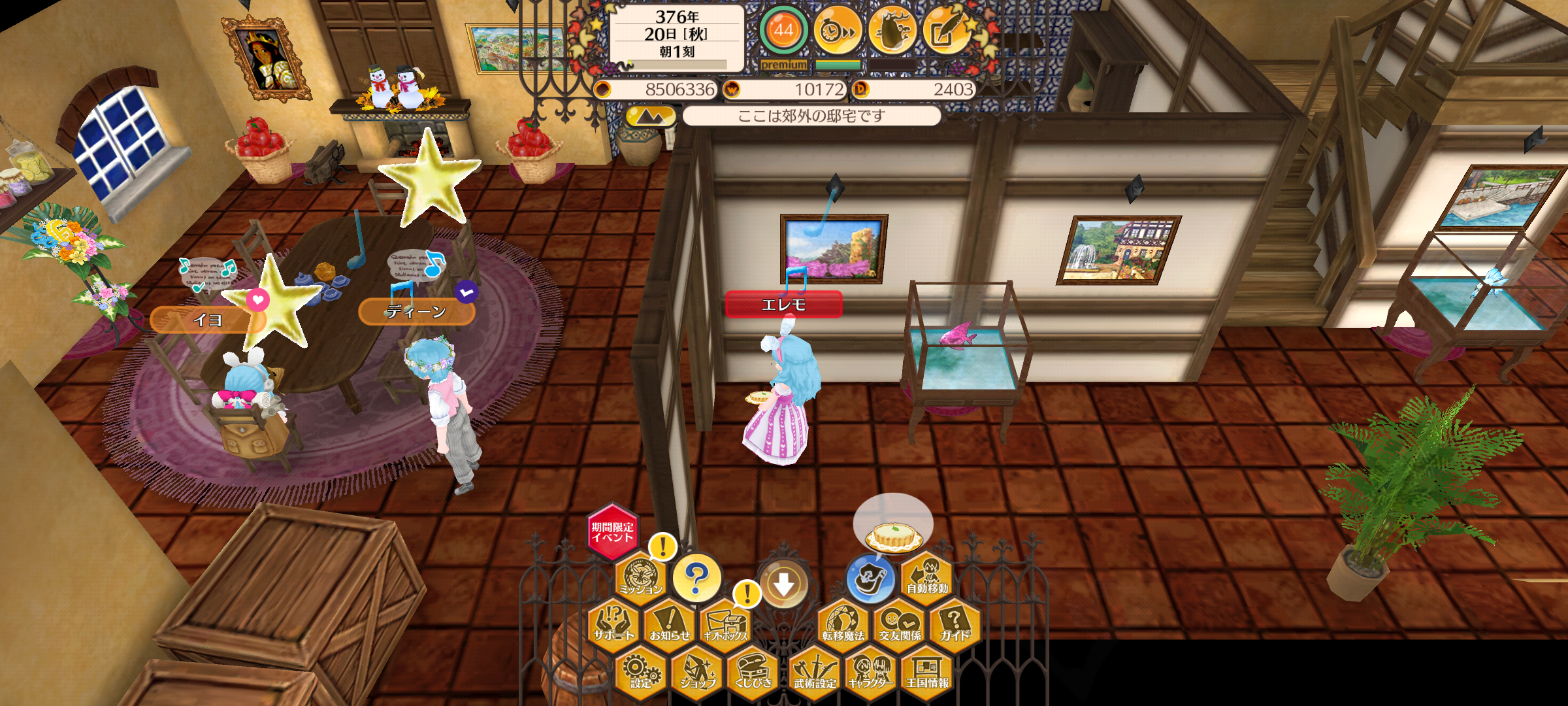Select 転移魔法 teleport magic
Image resolution: width=1568 pixels, height=706 pixels.
click(843, 624)
